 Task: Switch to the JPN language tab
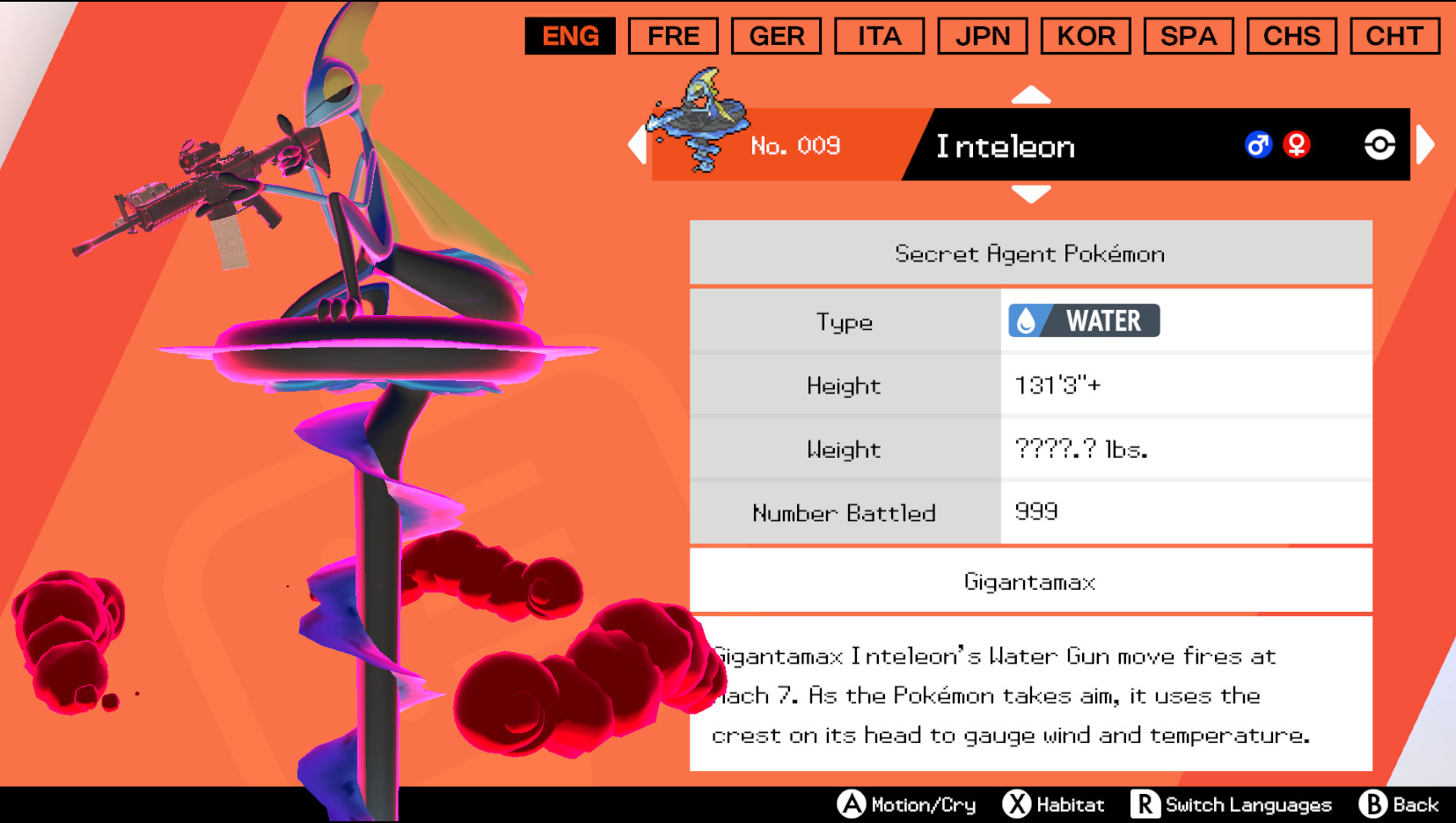coord(982,36)
